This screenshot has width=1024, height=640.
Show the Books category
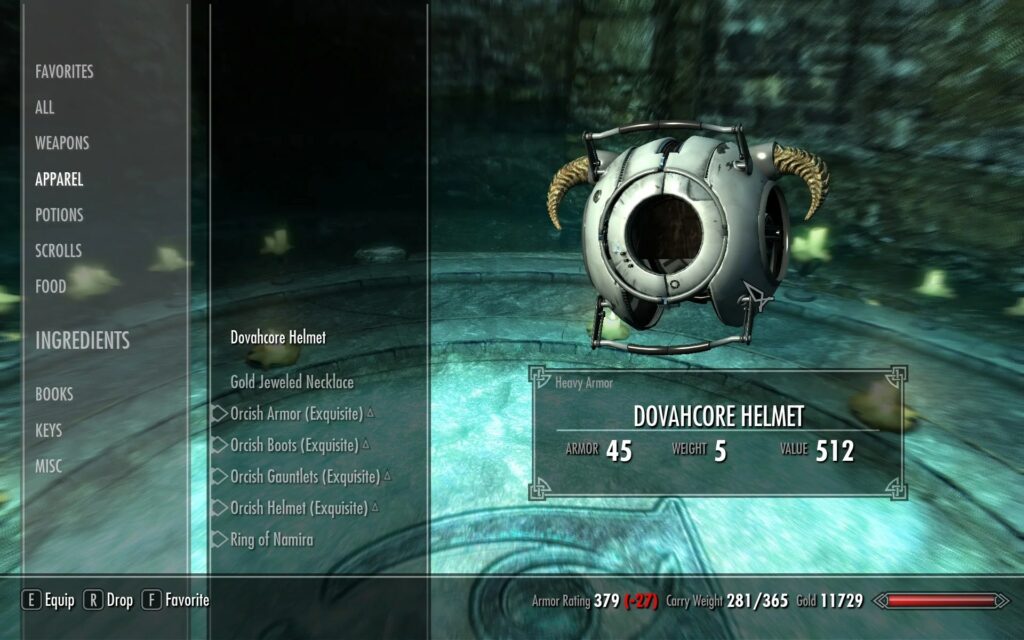54,395
